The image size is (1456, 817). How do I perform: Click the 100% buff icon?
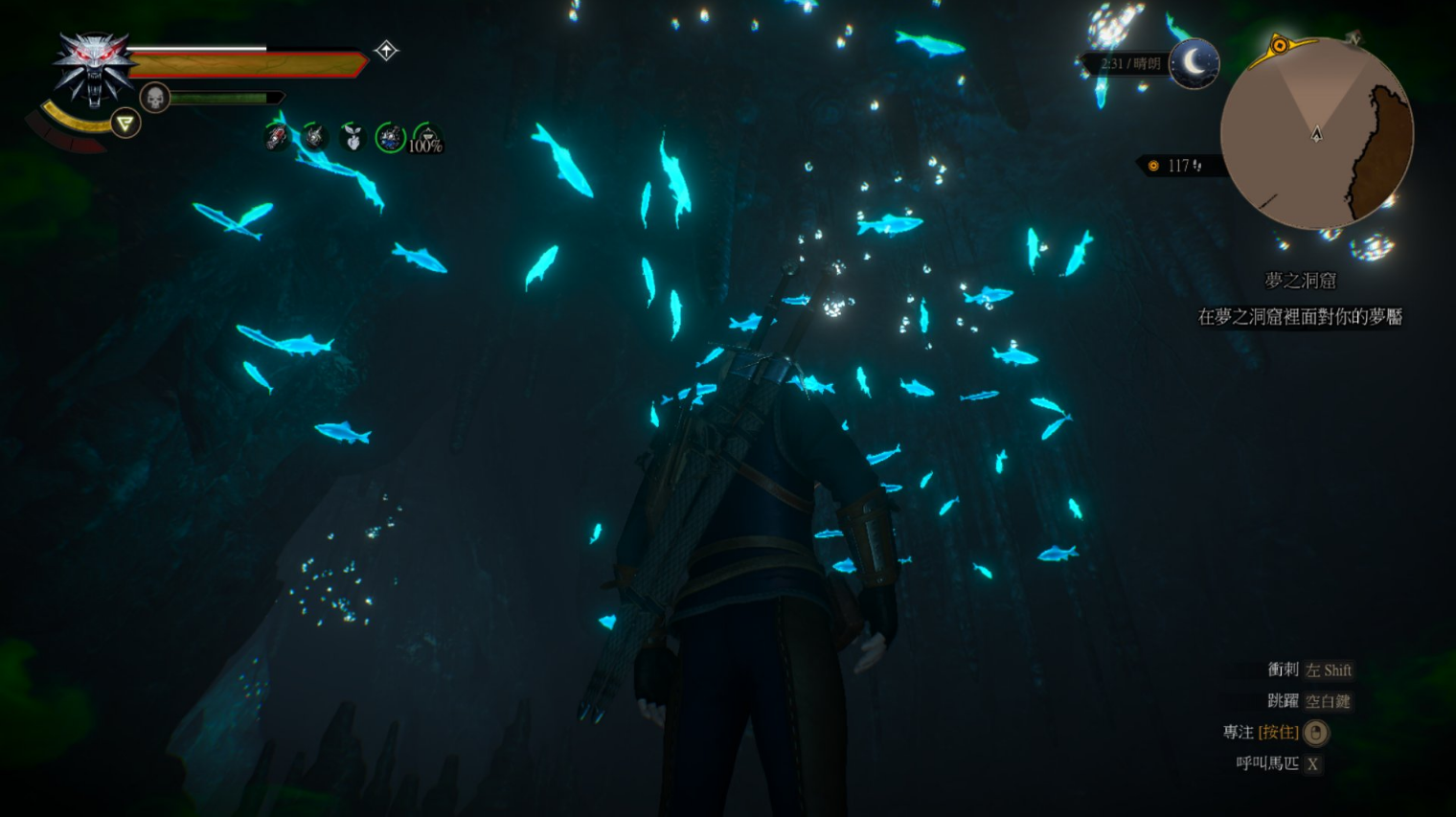point(426,140)
